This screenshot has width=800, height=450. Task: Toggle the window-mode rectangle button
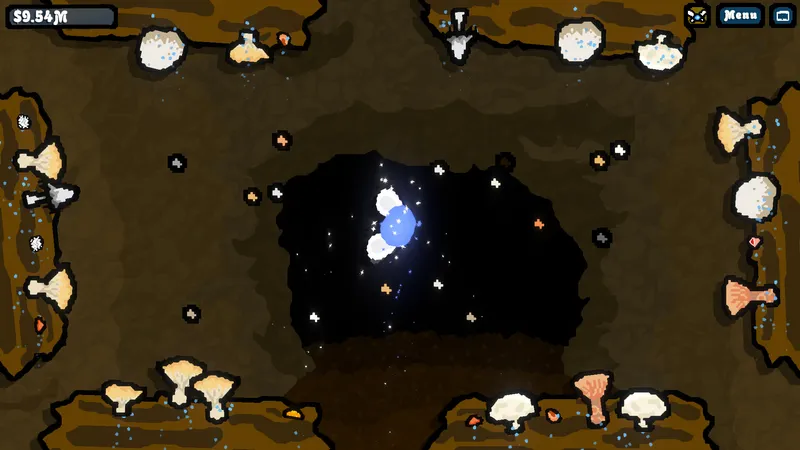[x=782, y=15]
